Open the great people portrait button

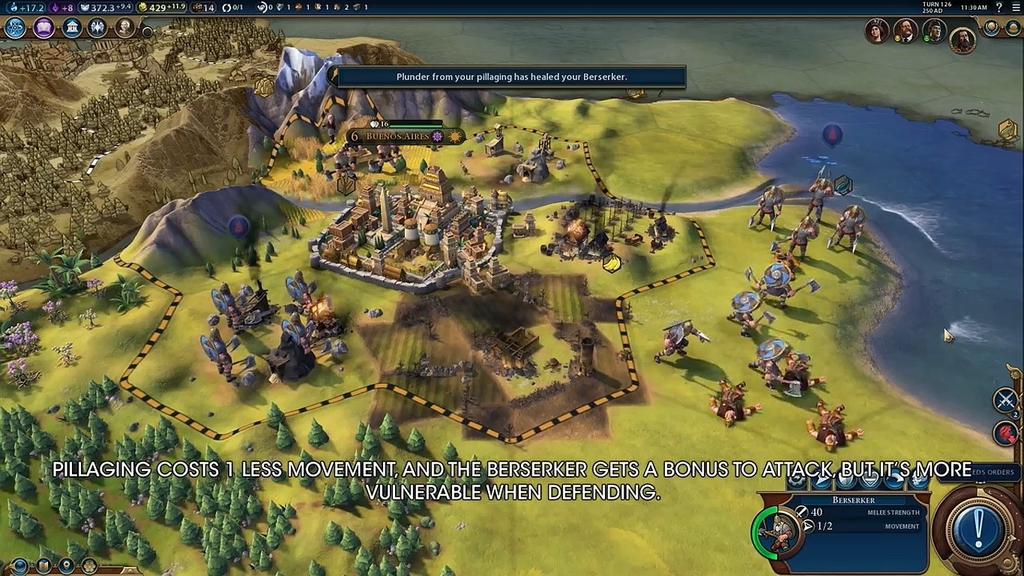pos(125,28)
